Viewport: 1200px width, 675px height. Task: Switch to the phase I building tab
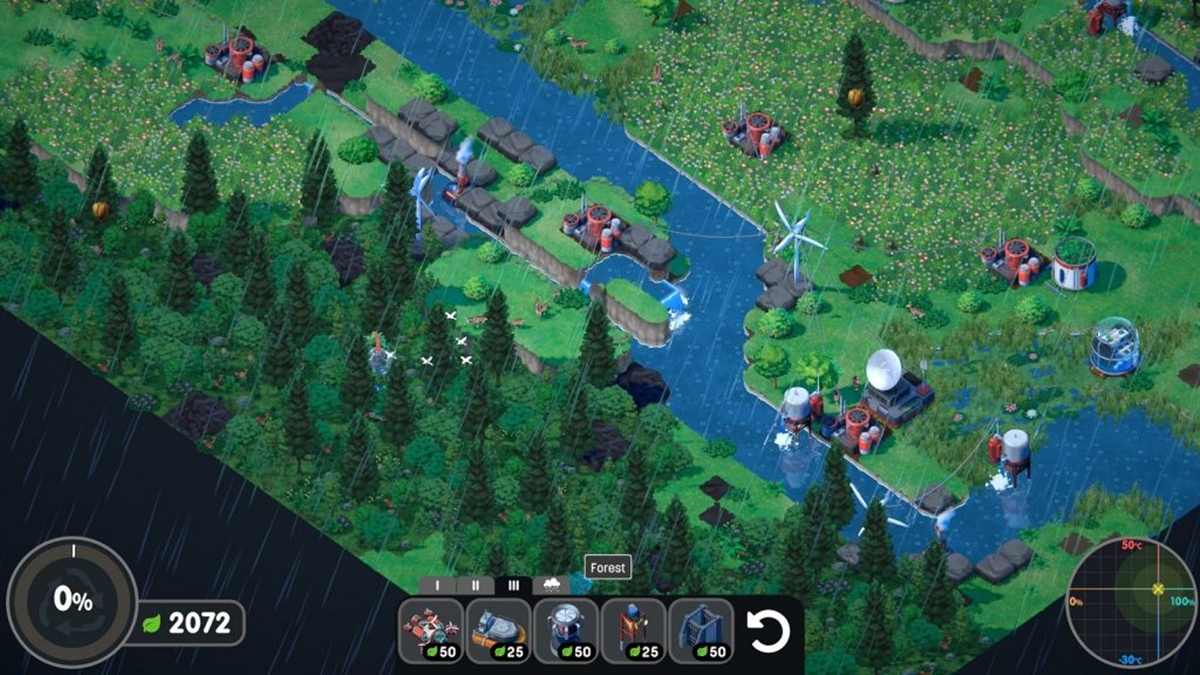tap(438, 586)
